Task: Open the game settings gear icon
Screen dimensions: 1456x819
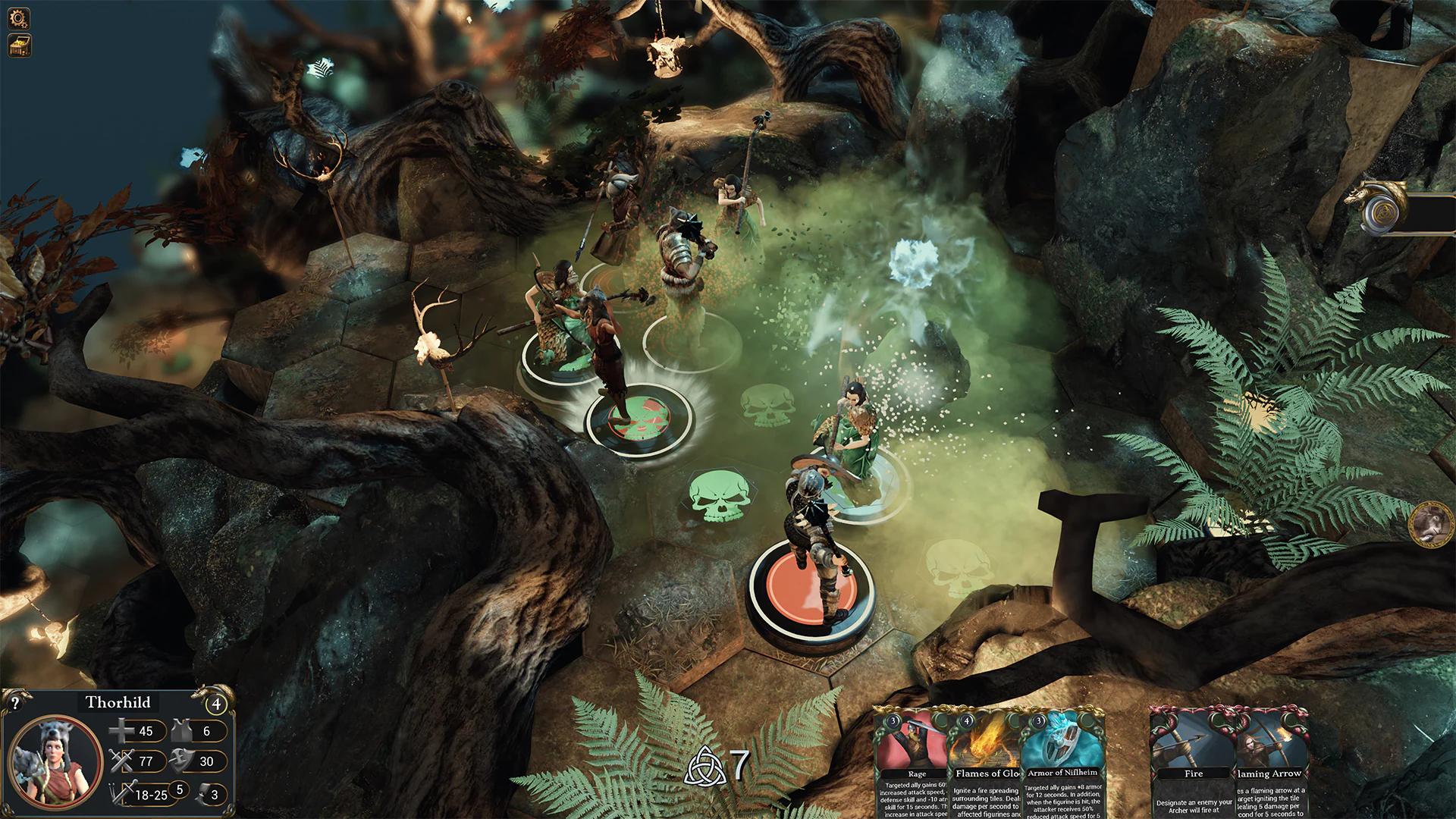Action: [x=19, y=18]
